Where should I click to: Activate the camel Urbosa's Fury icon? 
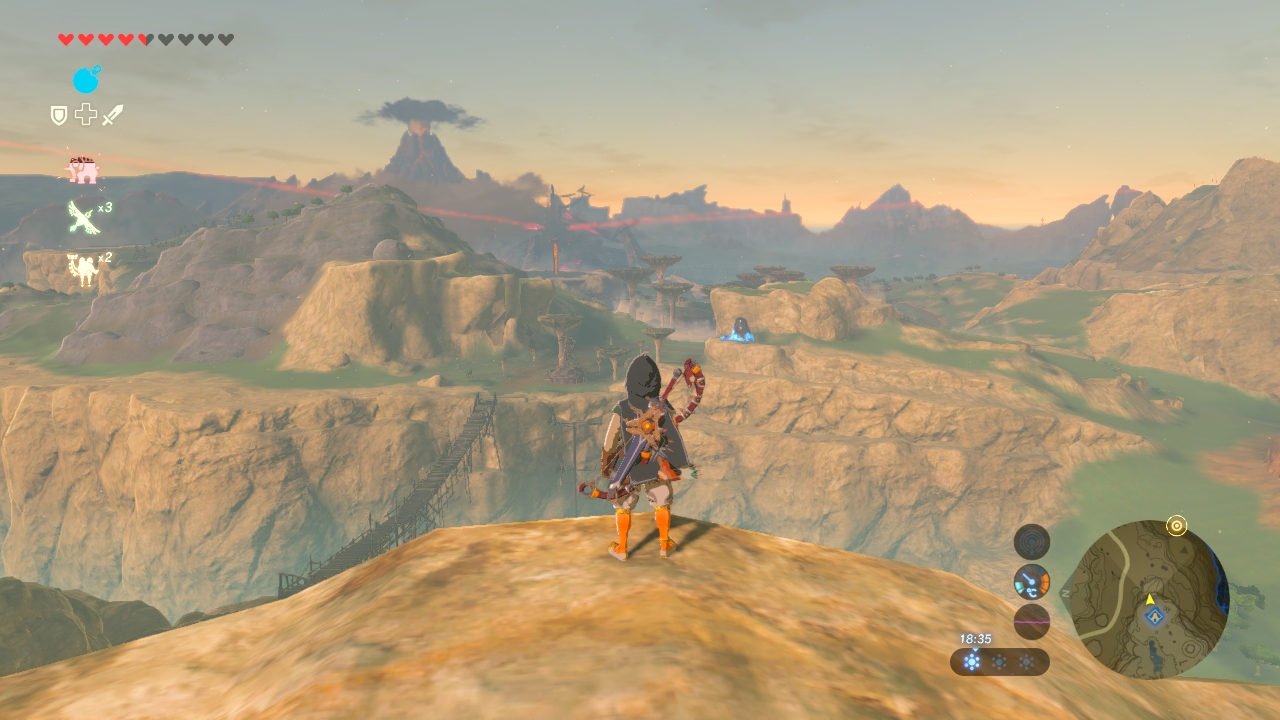pyautogui.click(x=82, y=269)
